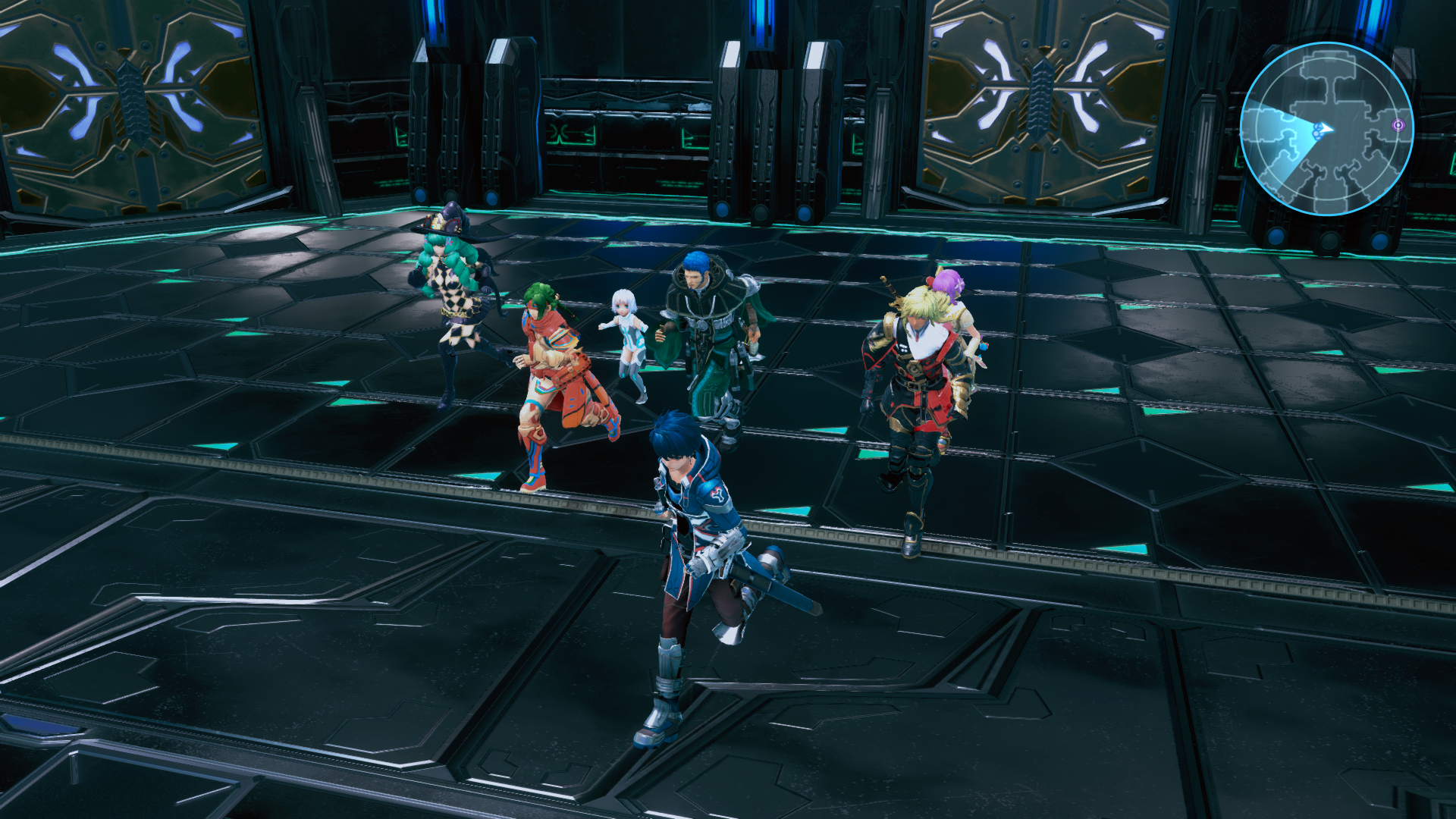Select the purple objective marker on minimap
Image resolution: width=1456 pixels, height=819 pixels.
1398,124
